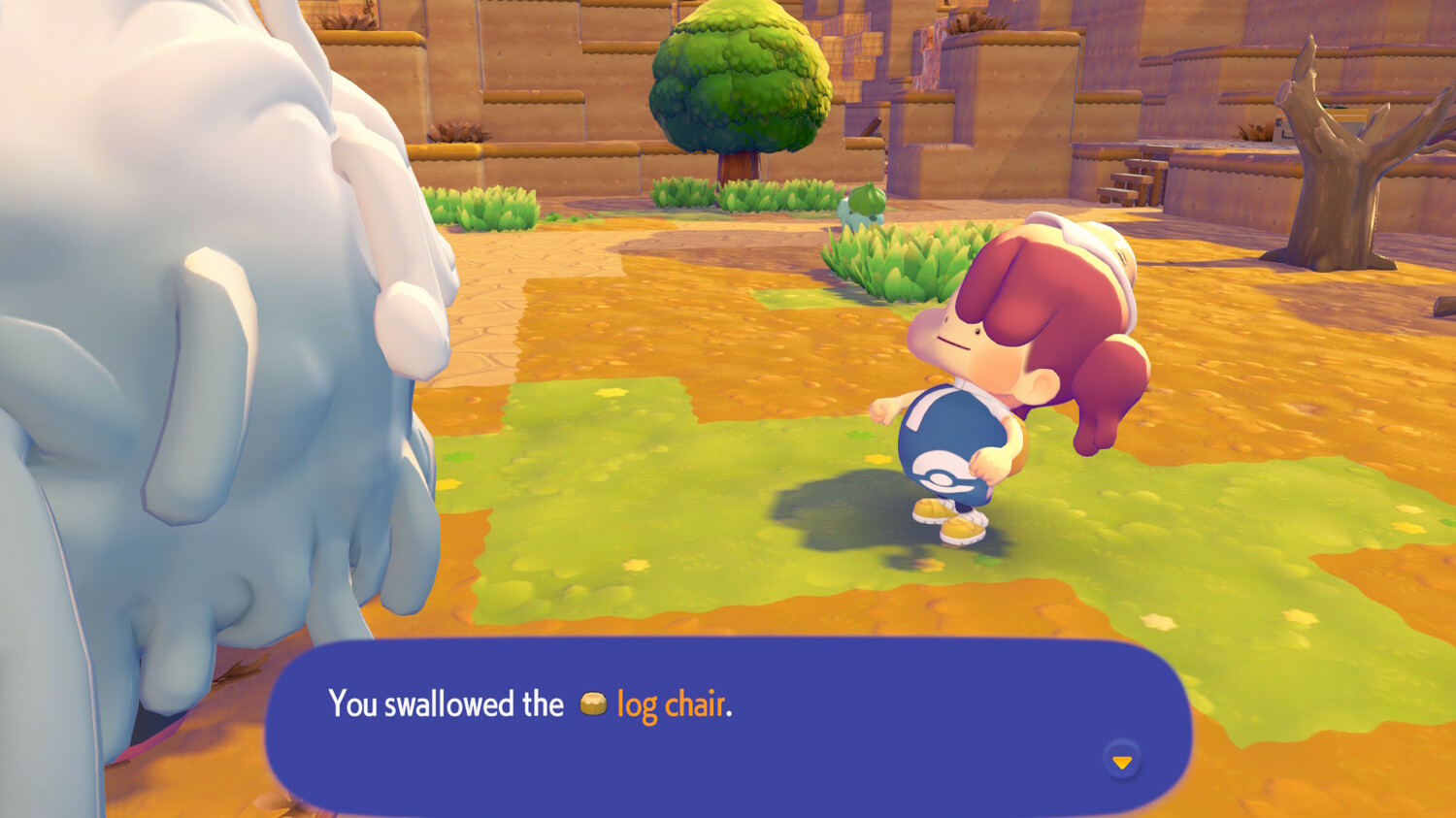
Task: Advance dialogue with the yellow arrow
Action: coord(1122,763)
